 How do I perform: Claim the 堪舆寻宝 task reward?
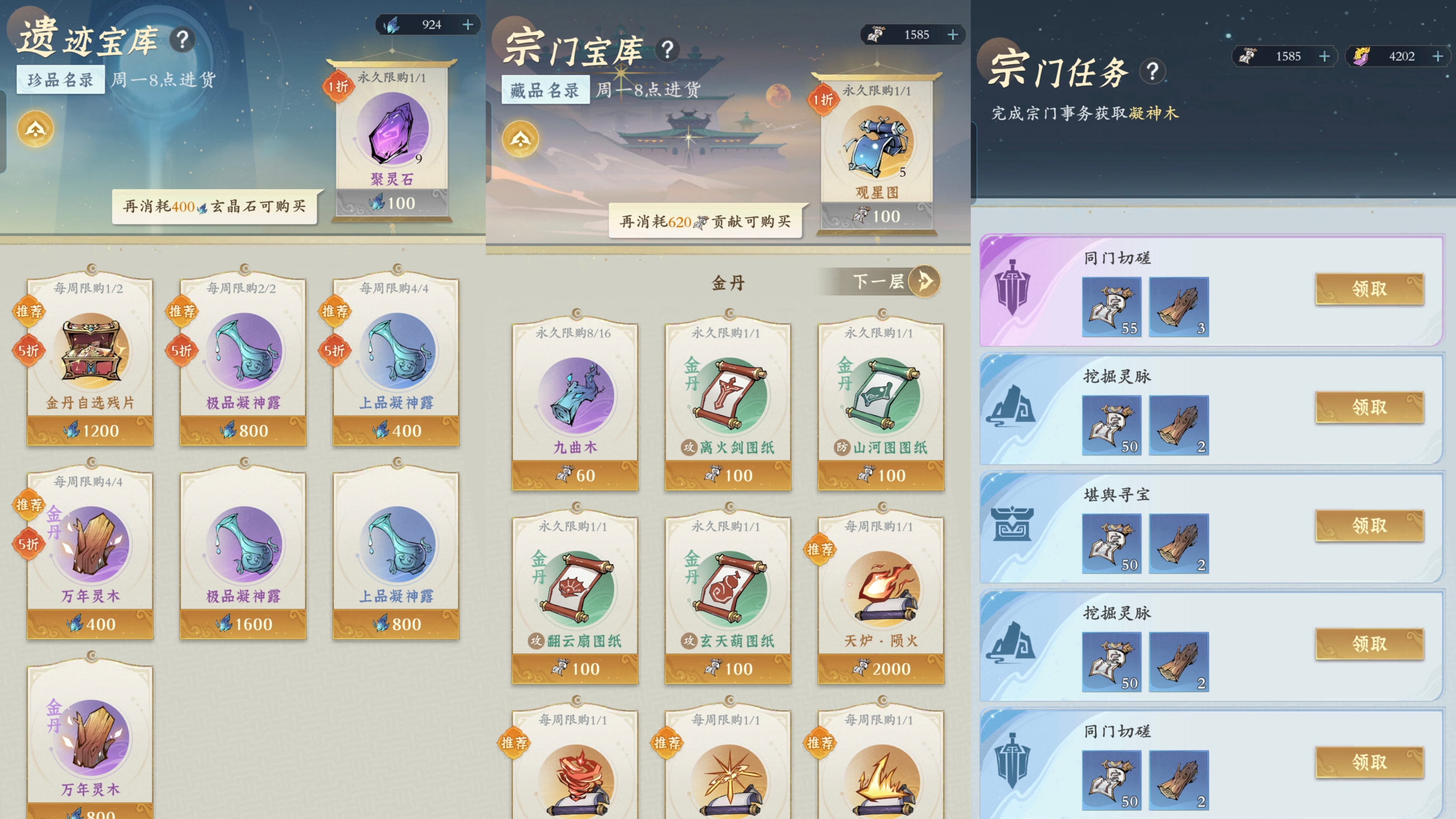(1369, 525)
